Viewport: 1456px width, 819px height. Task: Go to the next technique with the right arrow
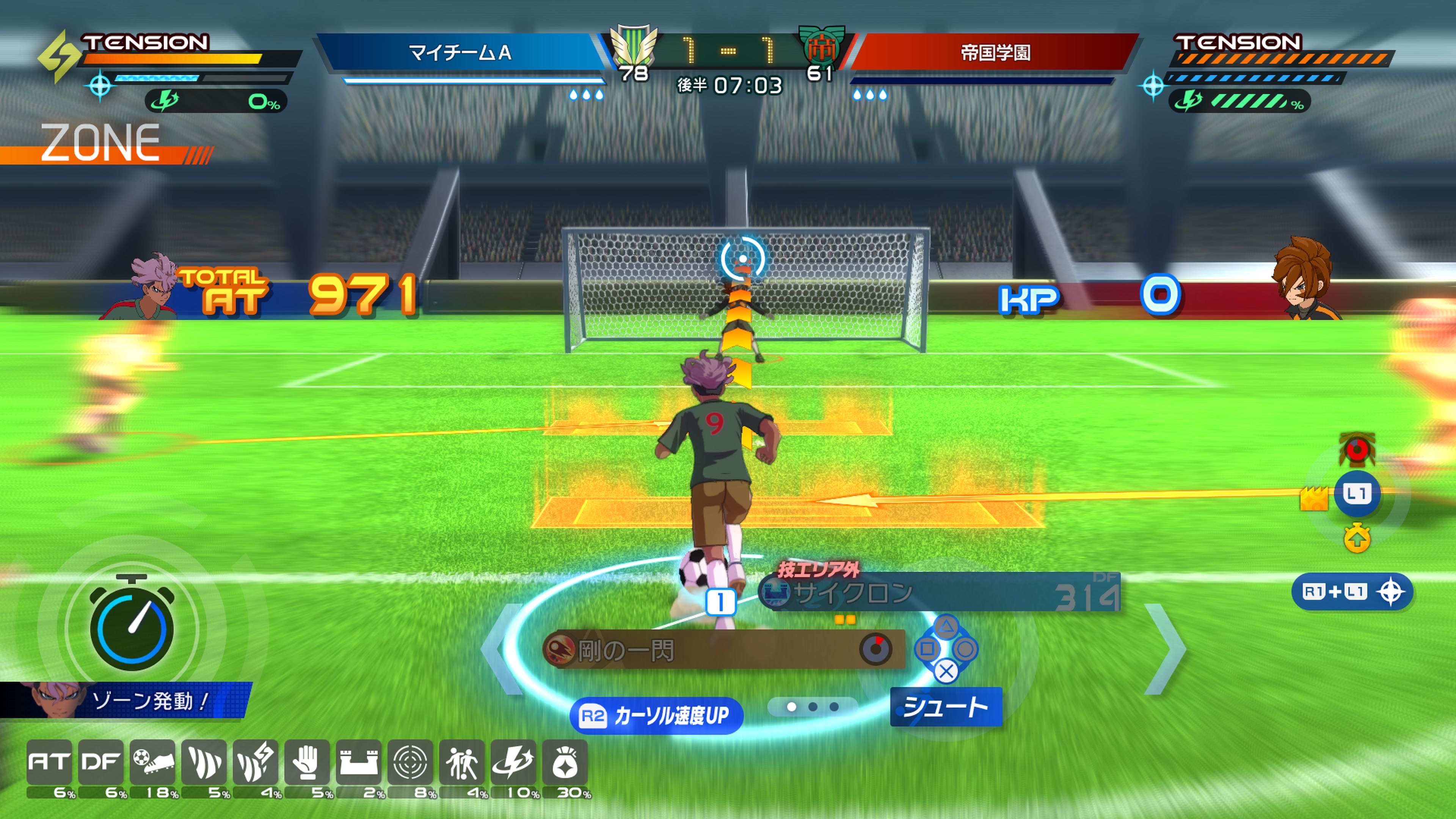click(x=1166, y=649)
